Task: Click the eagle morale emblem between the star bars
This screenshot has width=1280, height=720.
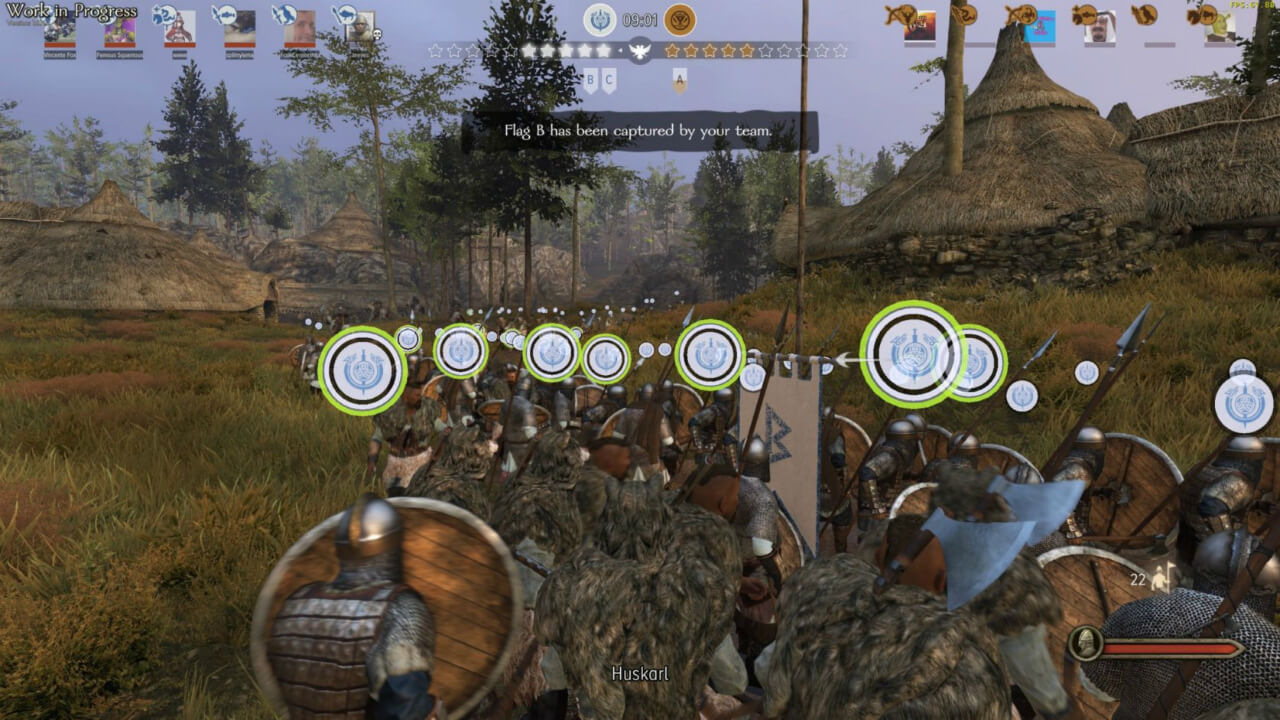Action: coord(640,51)
